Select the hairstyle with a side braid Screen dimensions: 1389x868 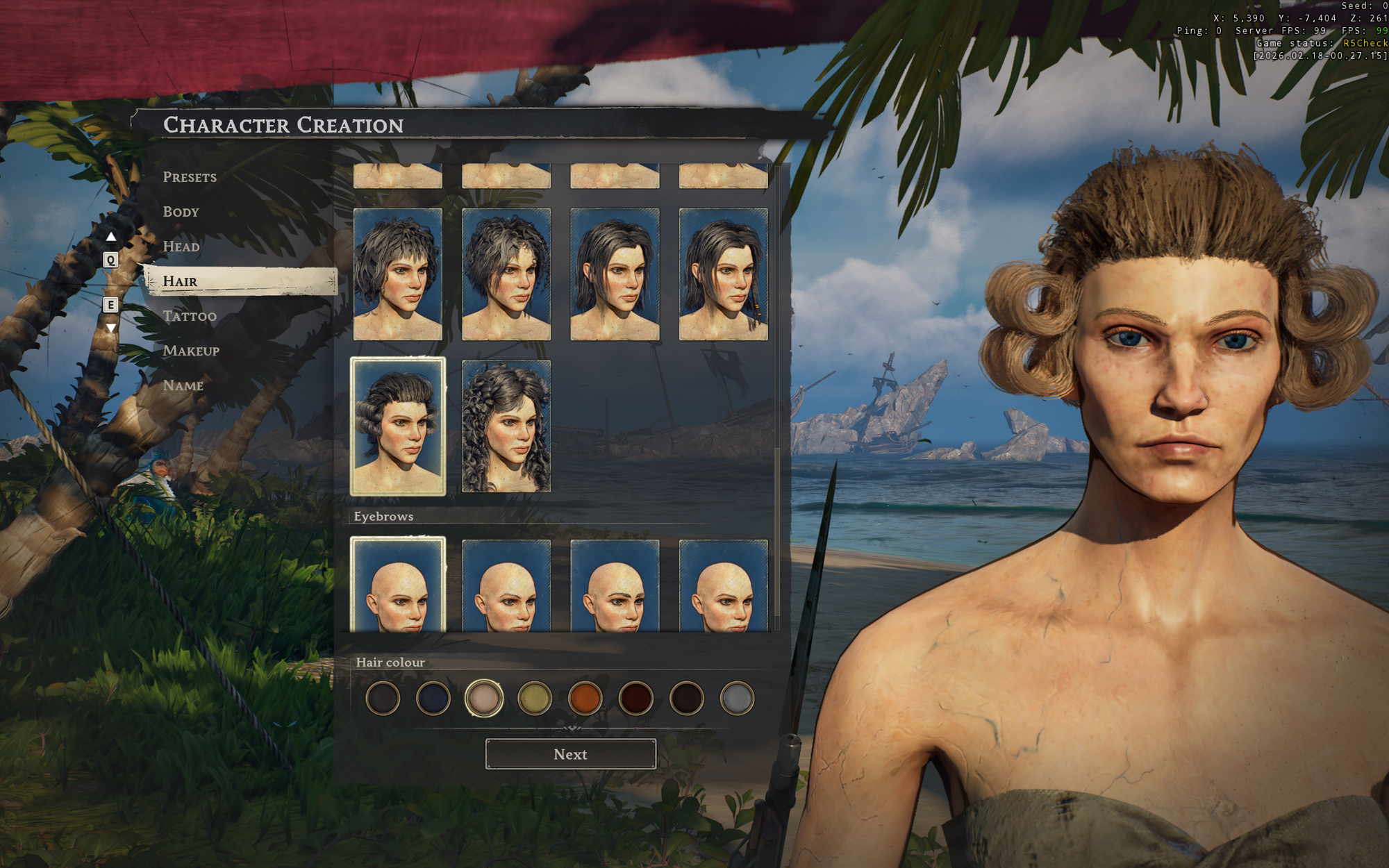tap(723, 274)
